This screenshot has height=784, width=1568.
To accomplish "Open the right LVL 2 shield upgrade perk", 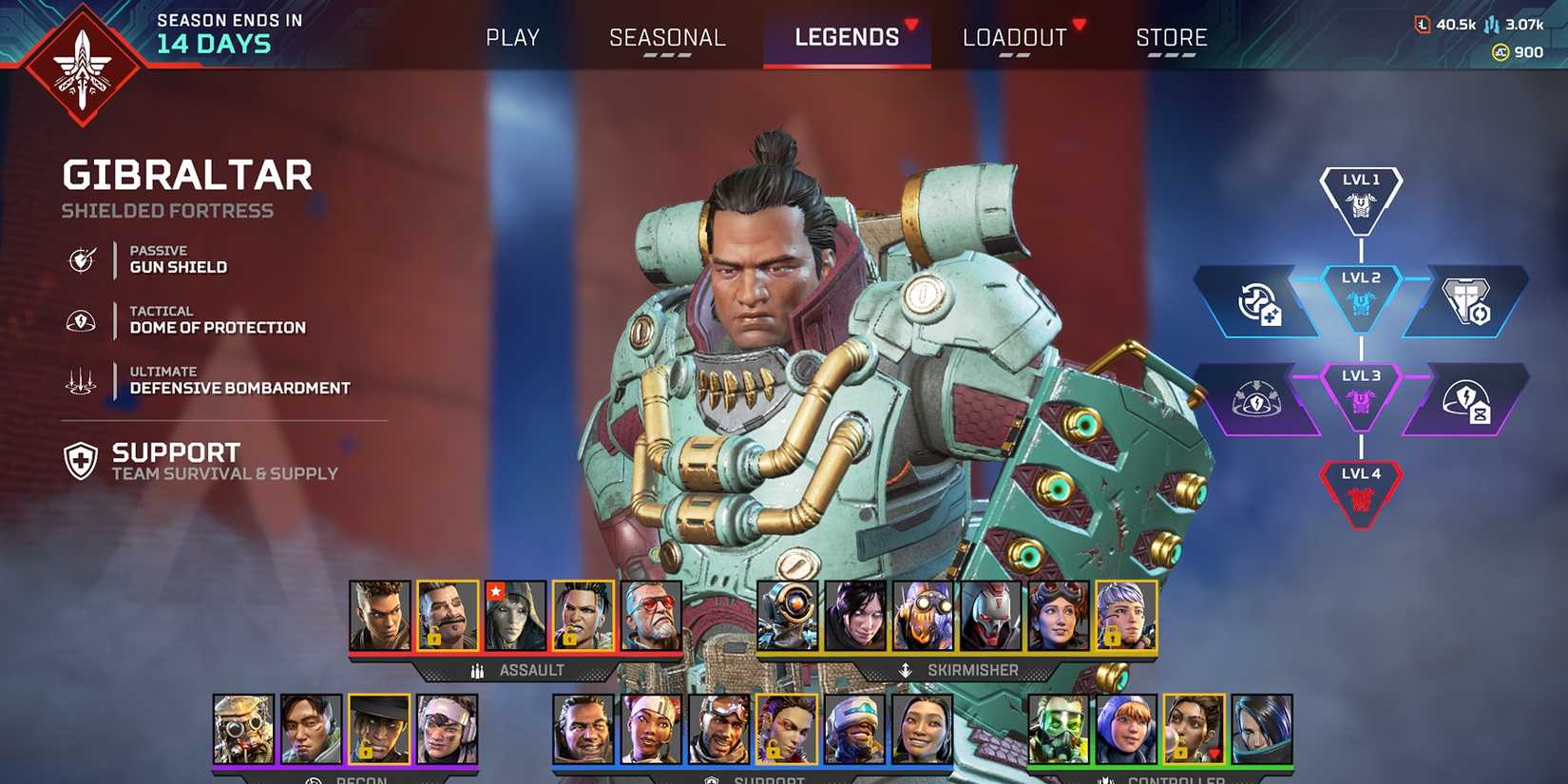I will (1467, 302).
